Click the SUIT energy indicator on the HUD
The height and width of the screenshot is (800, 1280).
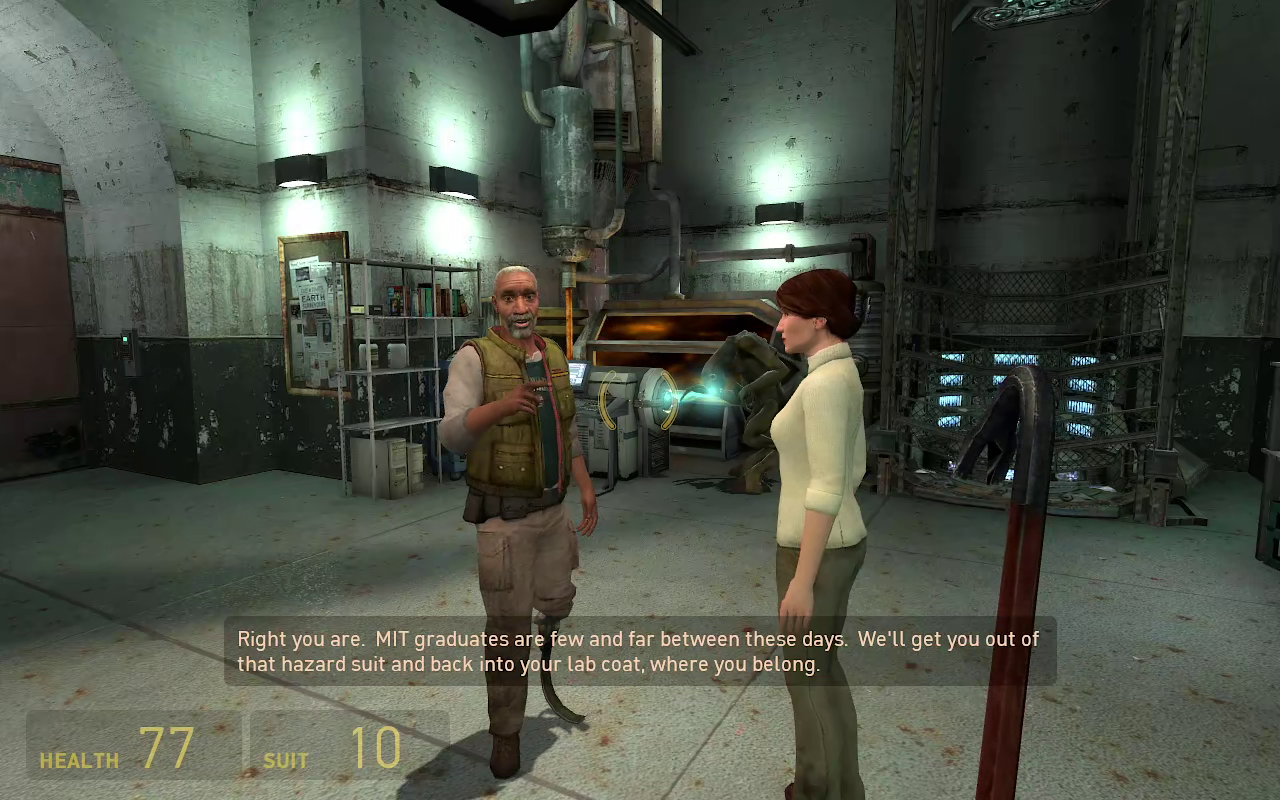point(283,761)
